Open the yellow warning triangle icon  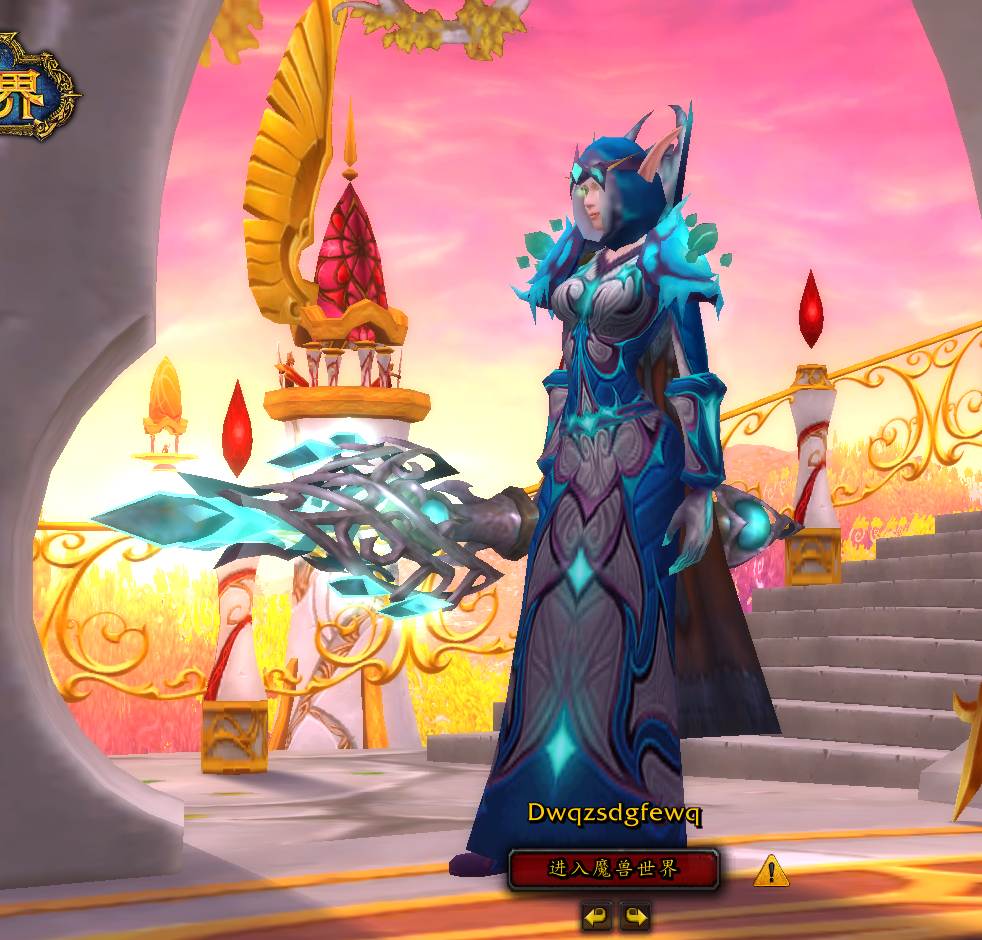pos(770,872)
